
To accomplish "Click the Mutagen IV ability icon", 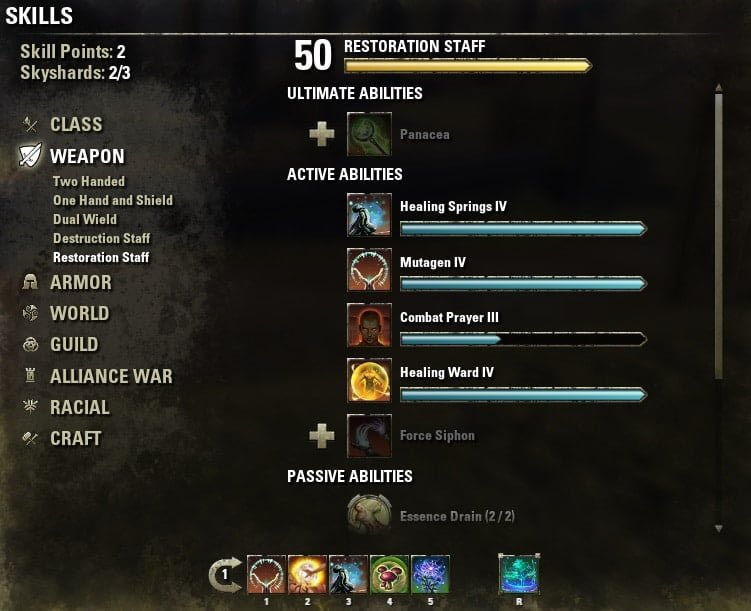I will pos(368,270).
